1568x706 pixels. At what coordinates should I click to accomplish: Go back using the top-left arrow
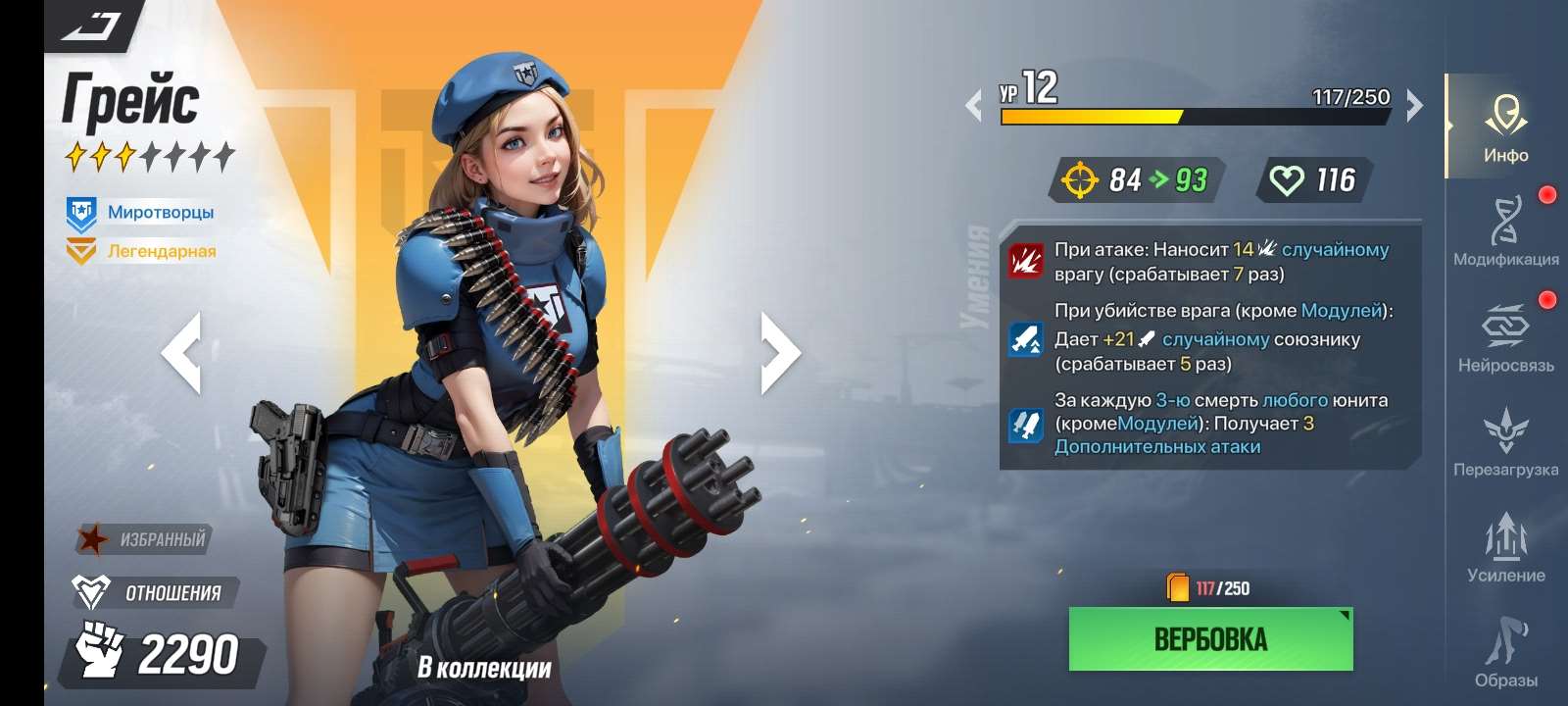pyautogui.click(x=93, y=26)
